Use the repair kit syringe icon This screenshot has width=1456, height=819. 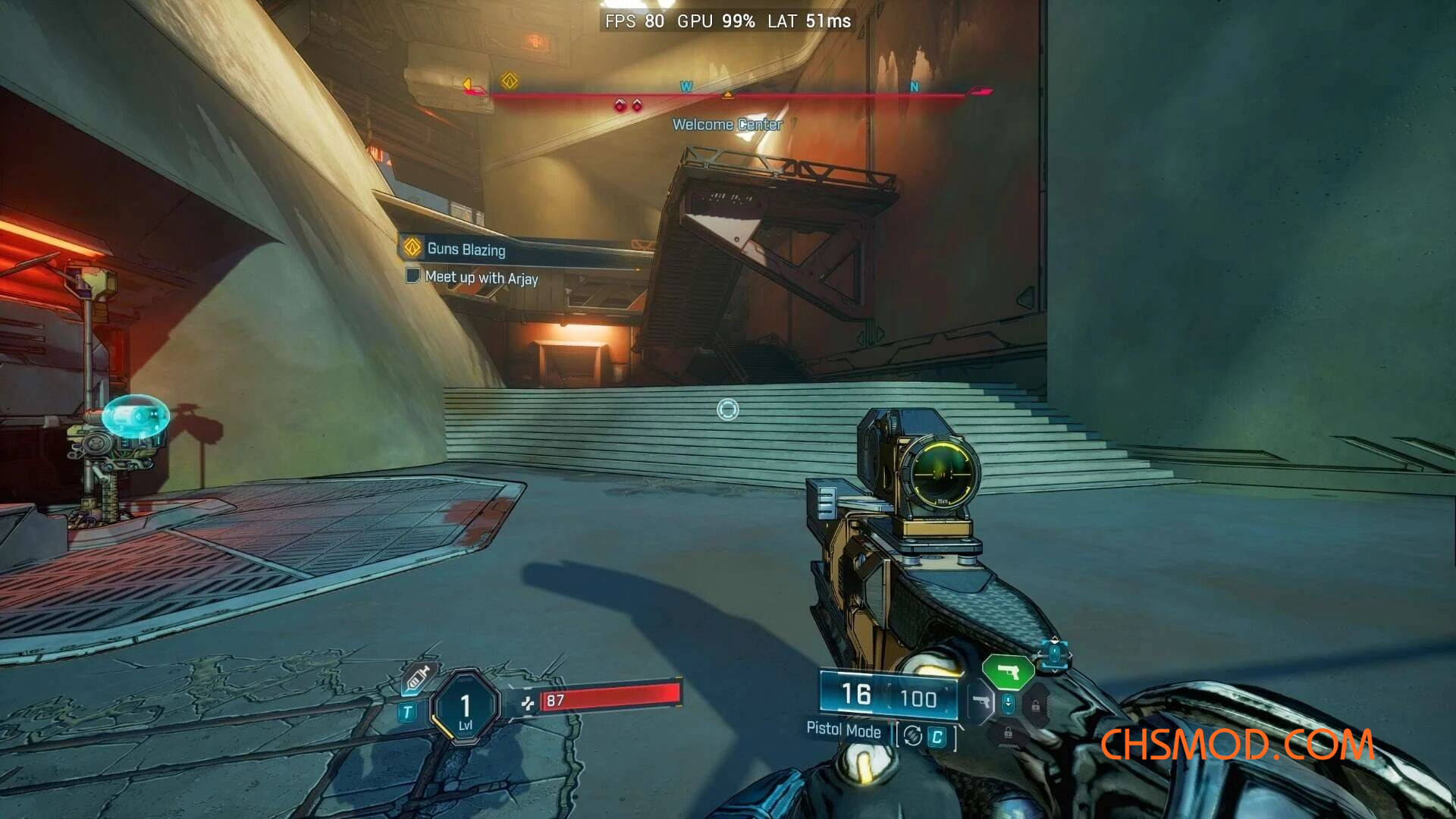click(x=418, y=677)
